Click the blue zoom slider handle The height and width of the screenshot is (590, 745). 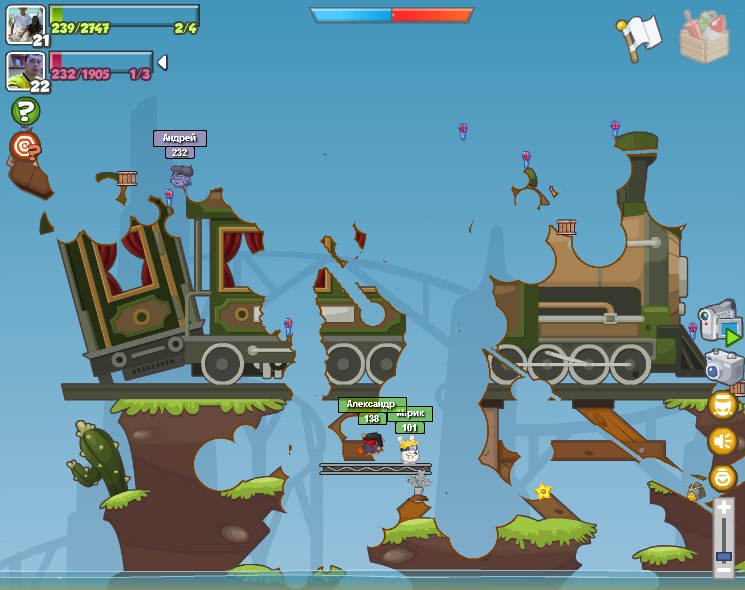(724, 555)
